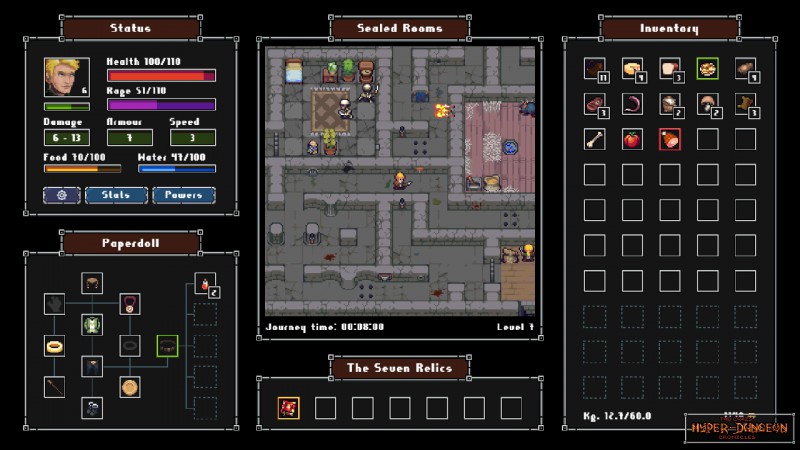The image size is (800, 450).
Task: Choose the green chest armor slot
Action: click(93, 324)
